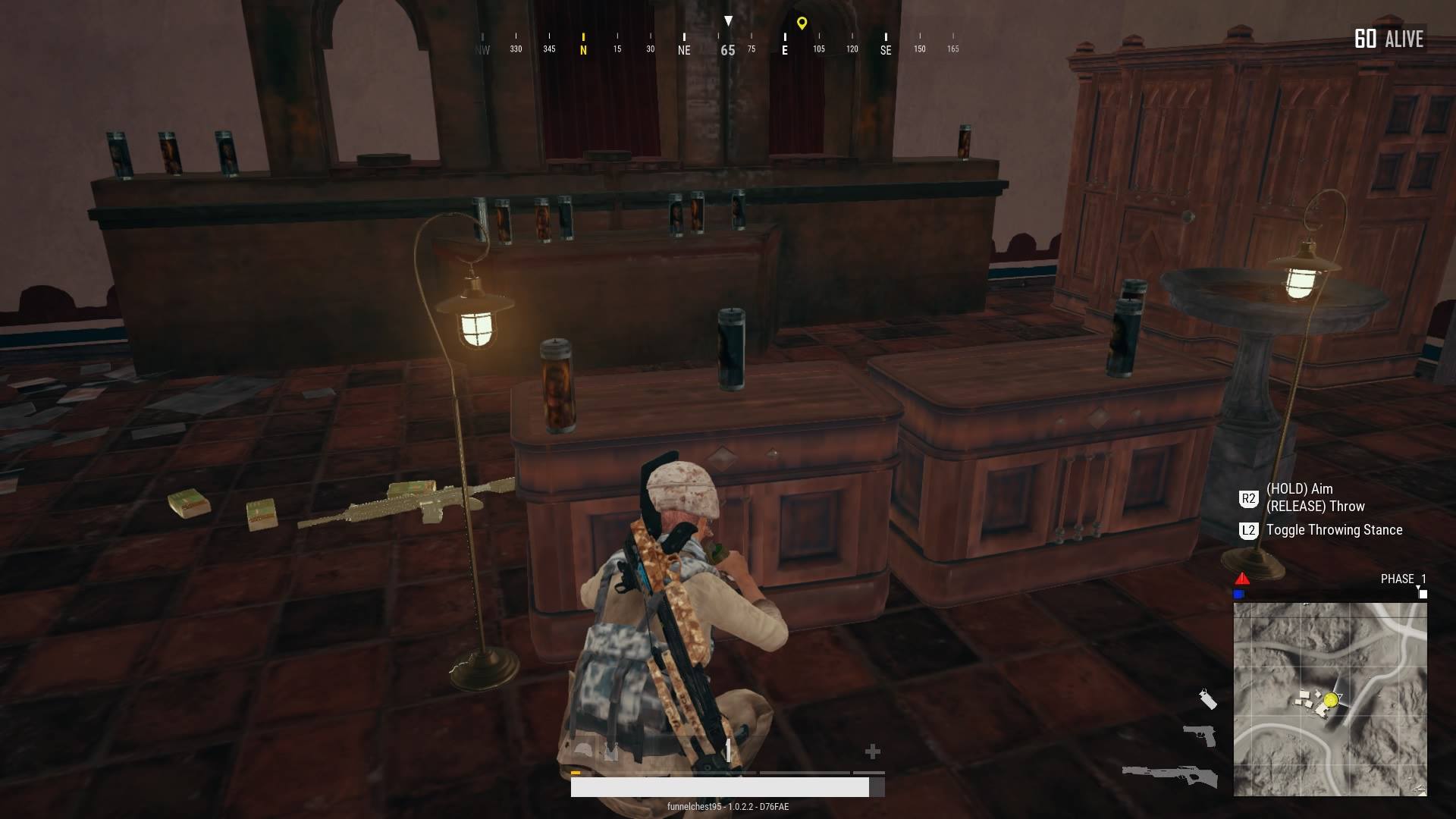Click the helmet icon on the health bar

pyautogui.click(x=582, y=749)
